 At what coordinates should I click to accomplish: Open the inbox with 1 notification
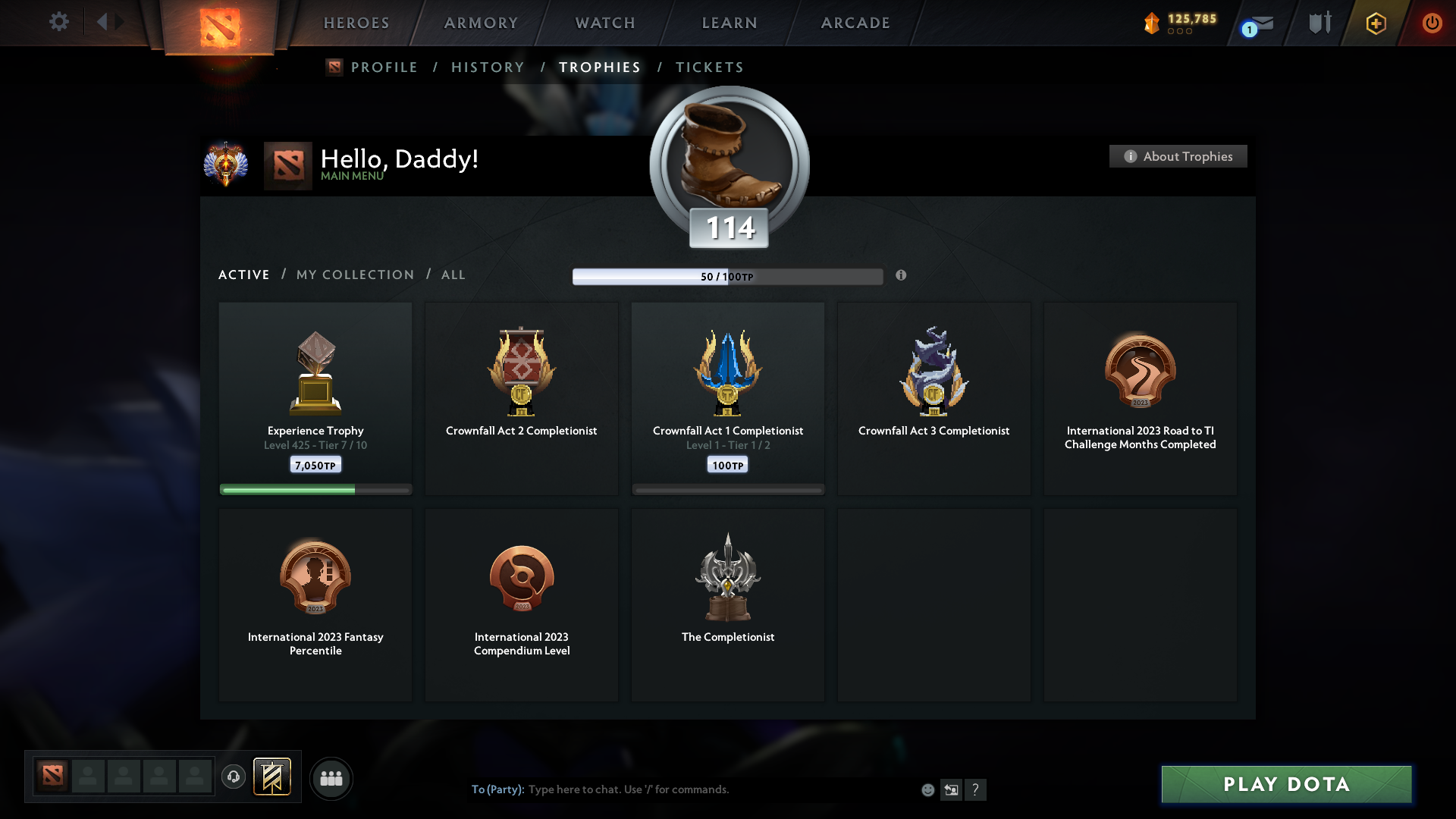click(1255, 25)
